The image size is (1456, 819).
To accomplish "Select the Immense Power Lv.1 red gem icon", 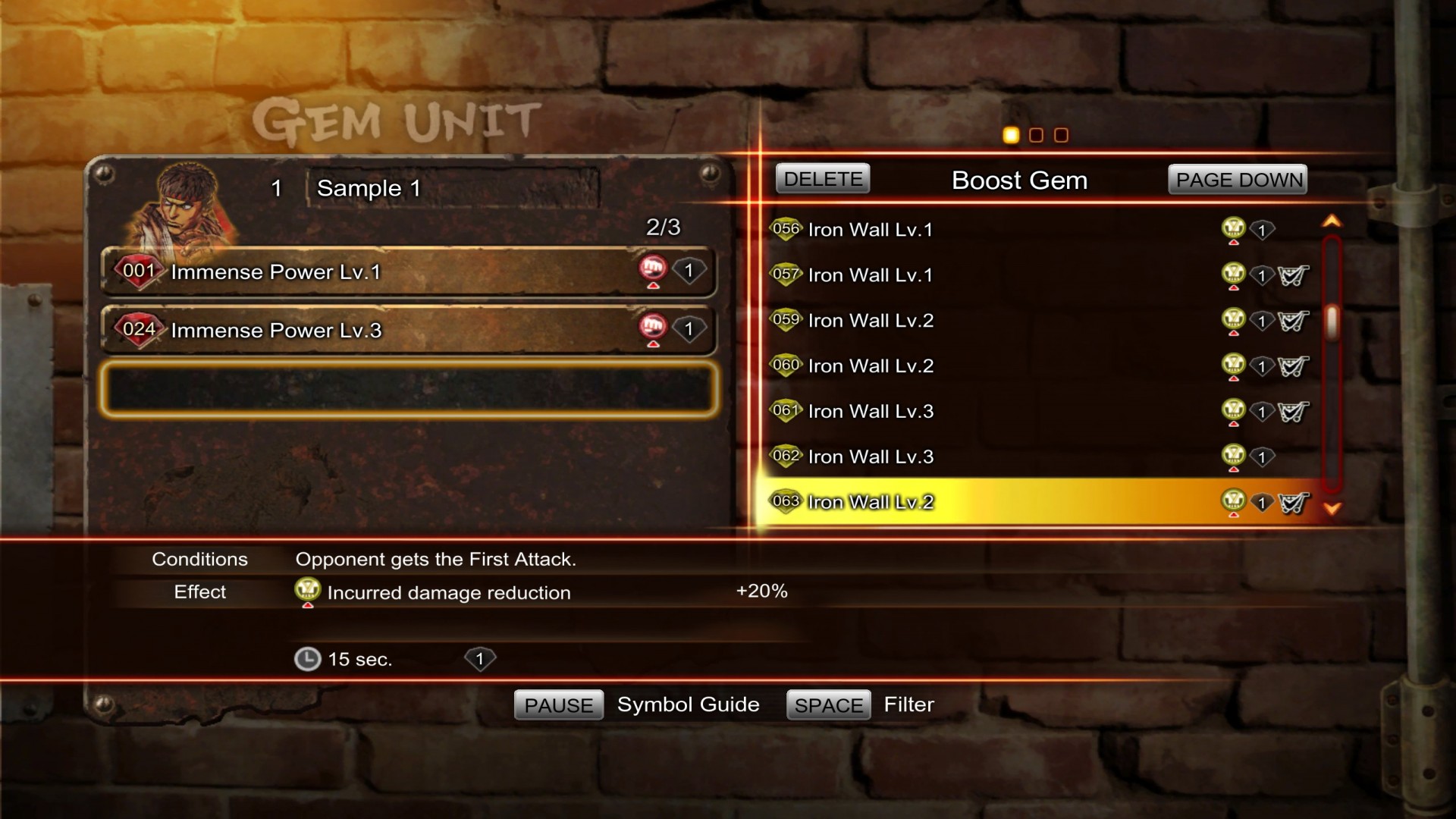I will tap(139, 271).
